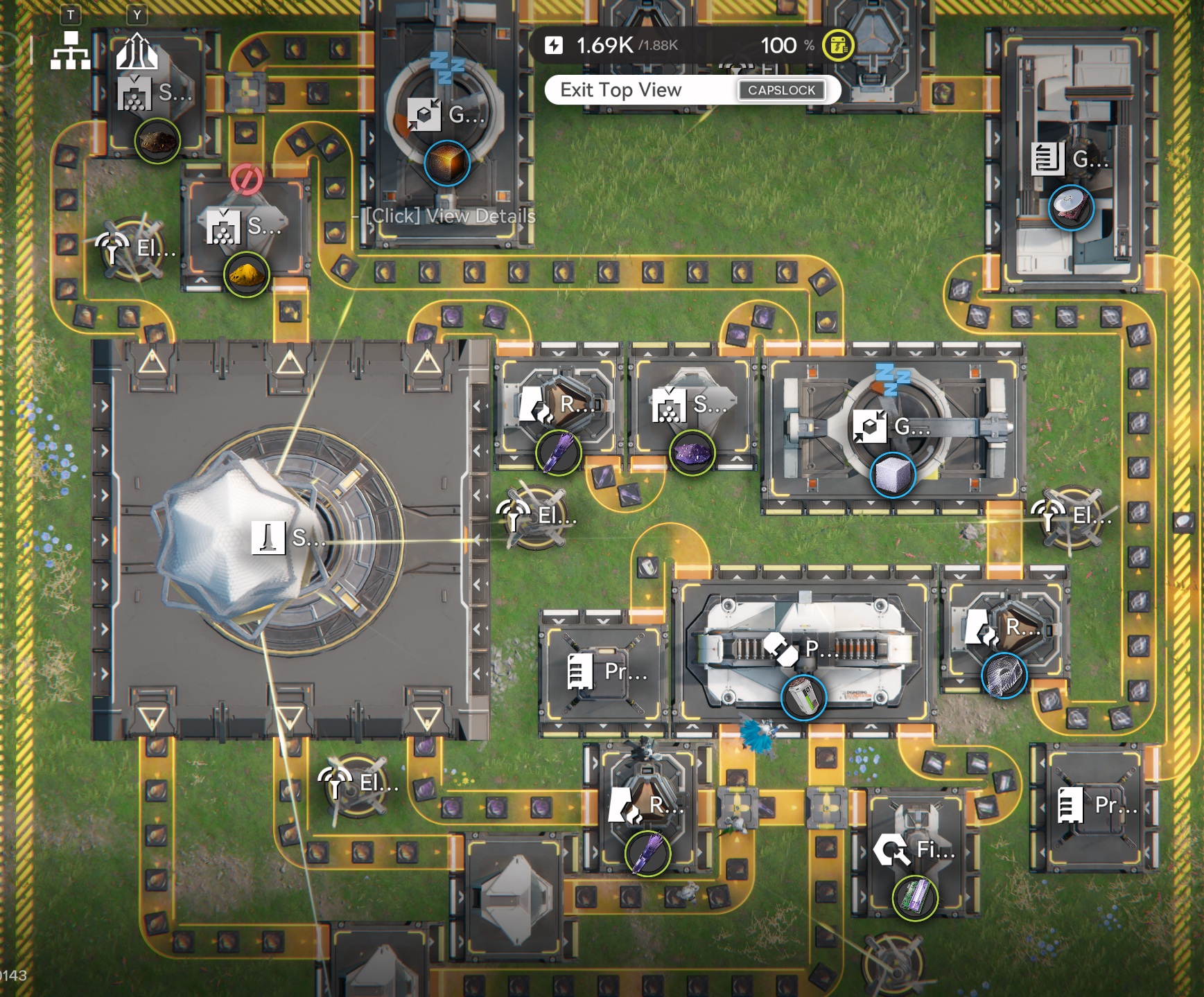Click the yellow power icon beside 100%
The height and width of the screenshot is (997, 1204).
click(x=838, y=46)
